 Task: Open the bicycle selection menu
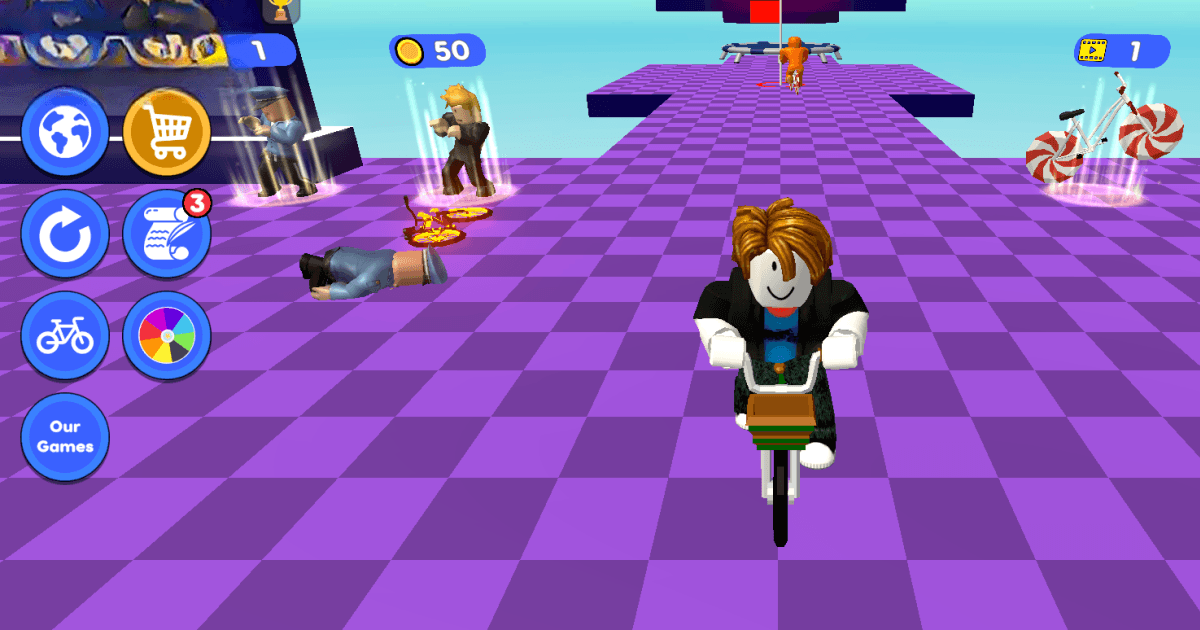(x=65, y=336)
